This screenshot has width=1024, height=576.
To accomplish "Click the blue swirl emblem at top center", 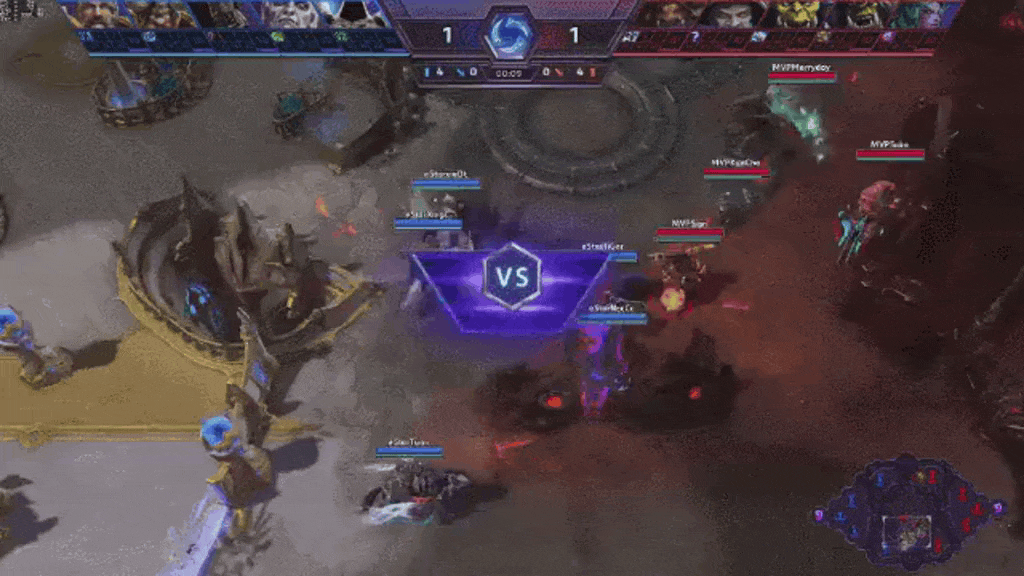I will 511,34.
